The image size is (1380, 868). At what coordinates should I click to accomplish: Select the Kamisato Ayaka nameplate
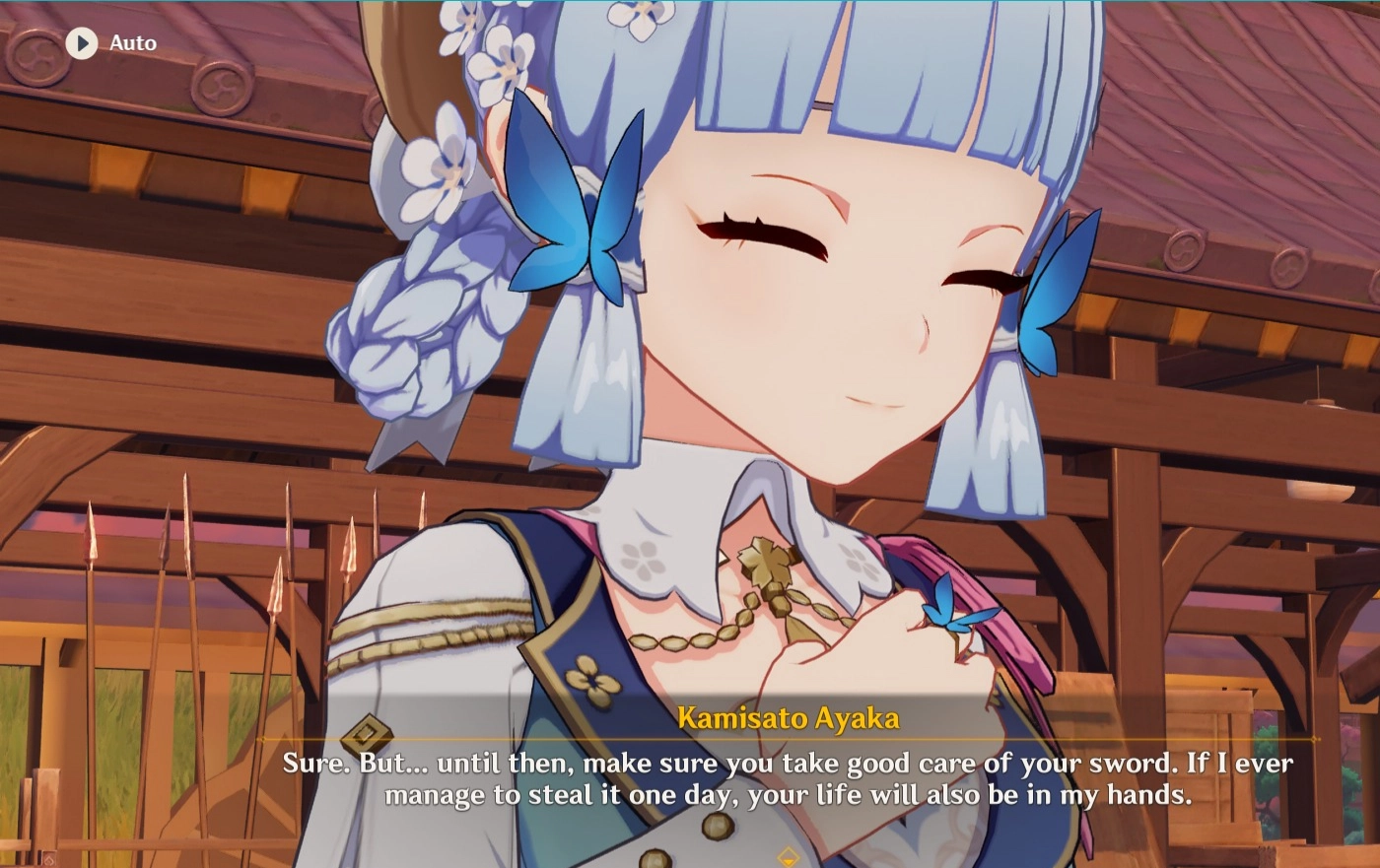point(789,719)
